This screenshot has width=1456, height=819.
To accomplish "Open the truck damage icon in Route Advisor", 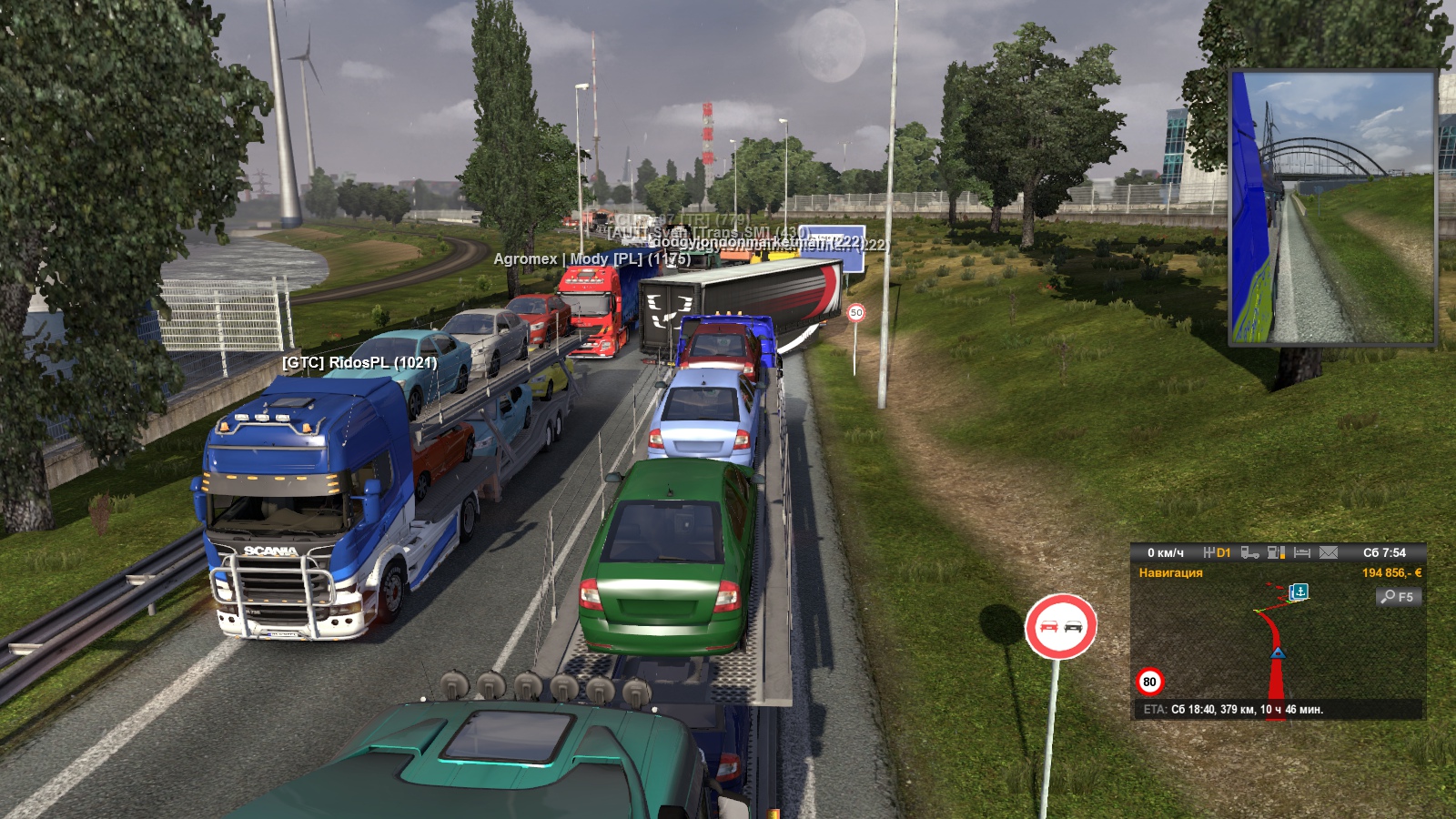I will pyautogui.click(x=1249, y=552).
